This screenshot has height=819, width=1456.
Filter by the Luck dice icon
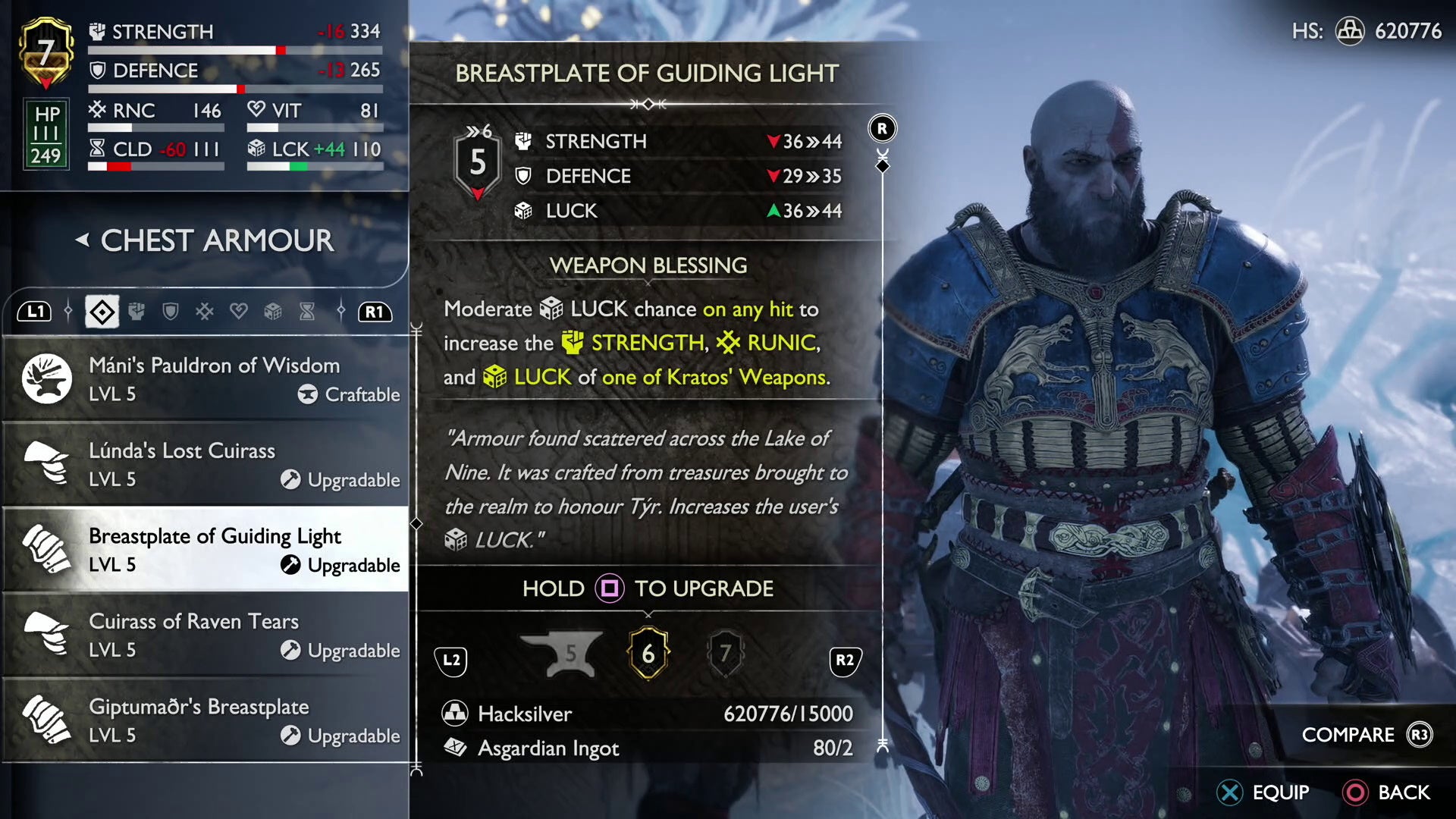pyautogui.click(x=274, y=311)
